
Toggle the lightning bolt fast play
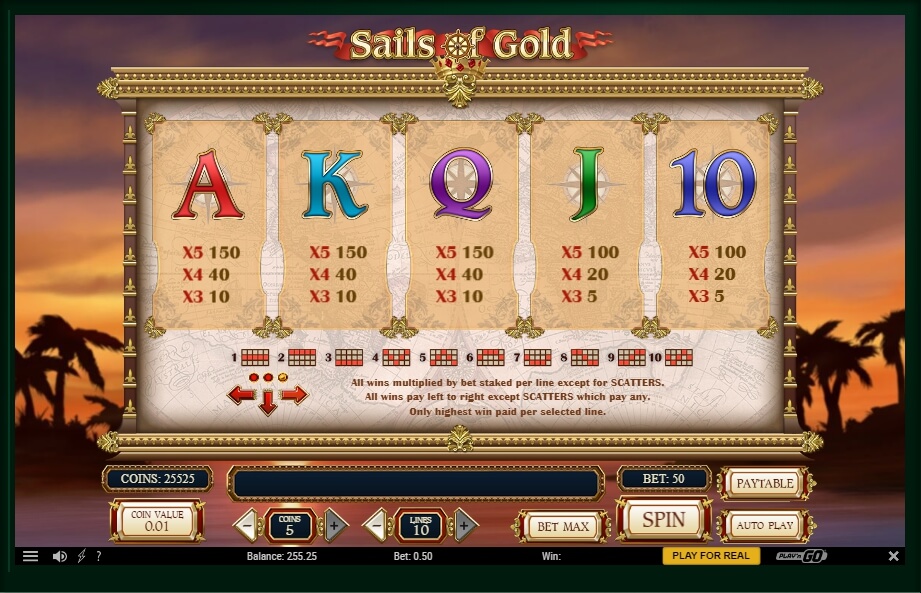tap(82, 556)
